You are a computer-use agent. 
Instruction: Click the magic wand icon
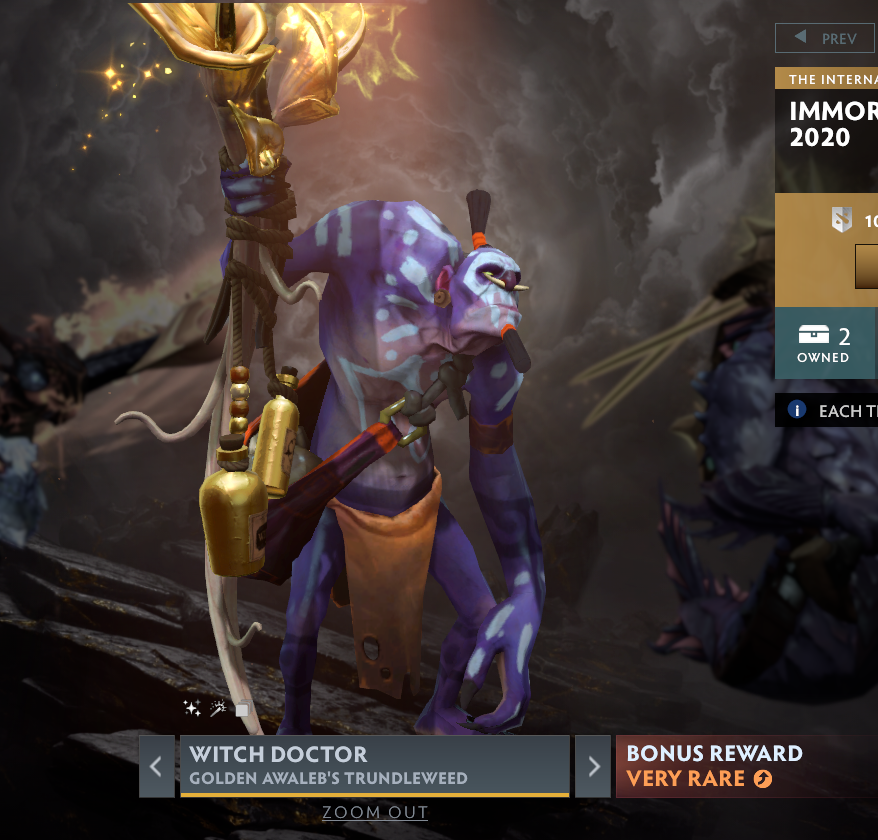[x=217, y=709]
